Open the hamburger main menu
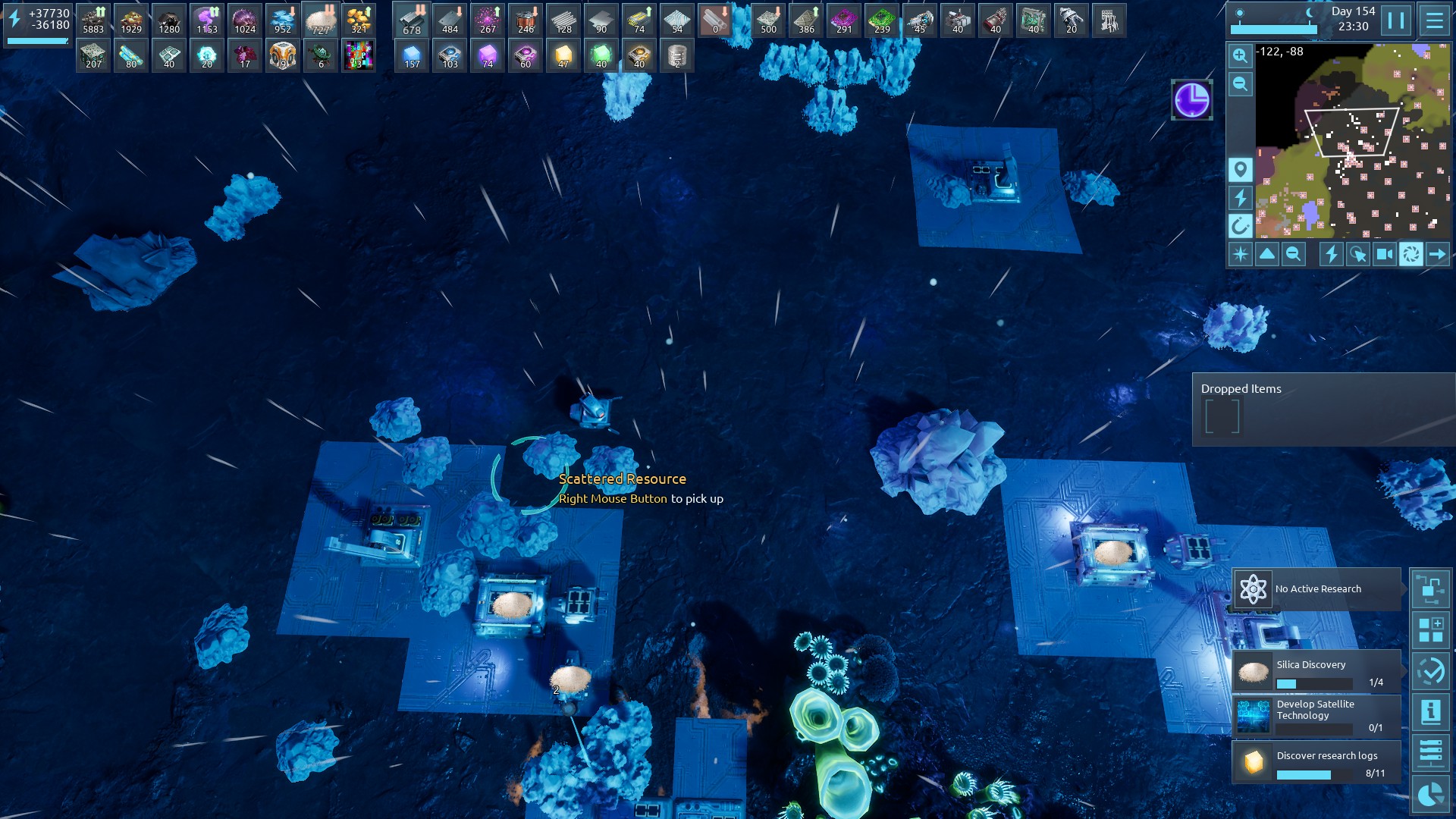The height and width of the screenshot is (819, 1456). click(x=1434, y=20)
